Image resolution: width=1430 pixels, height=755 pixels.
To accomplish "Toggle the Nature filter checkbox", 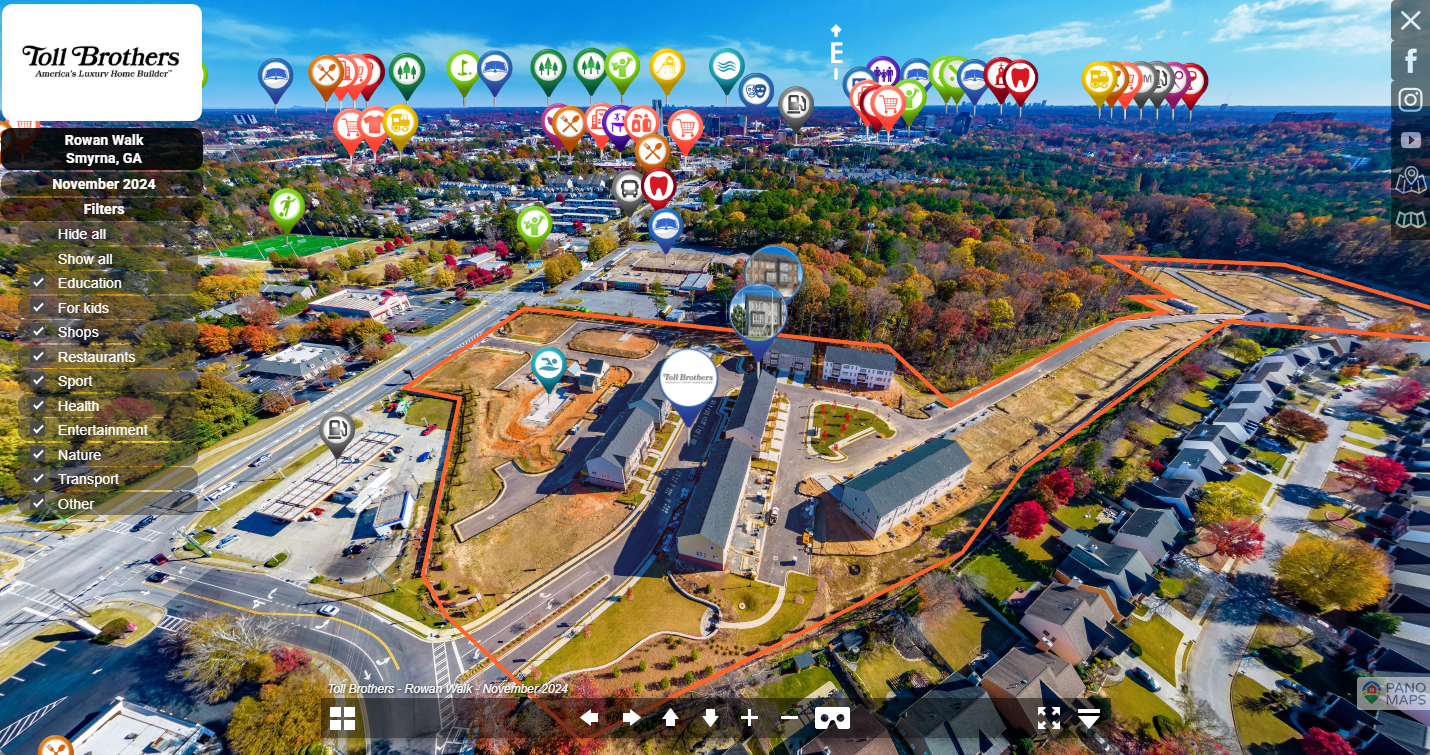I will click(x=38, y=455).
